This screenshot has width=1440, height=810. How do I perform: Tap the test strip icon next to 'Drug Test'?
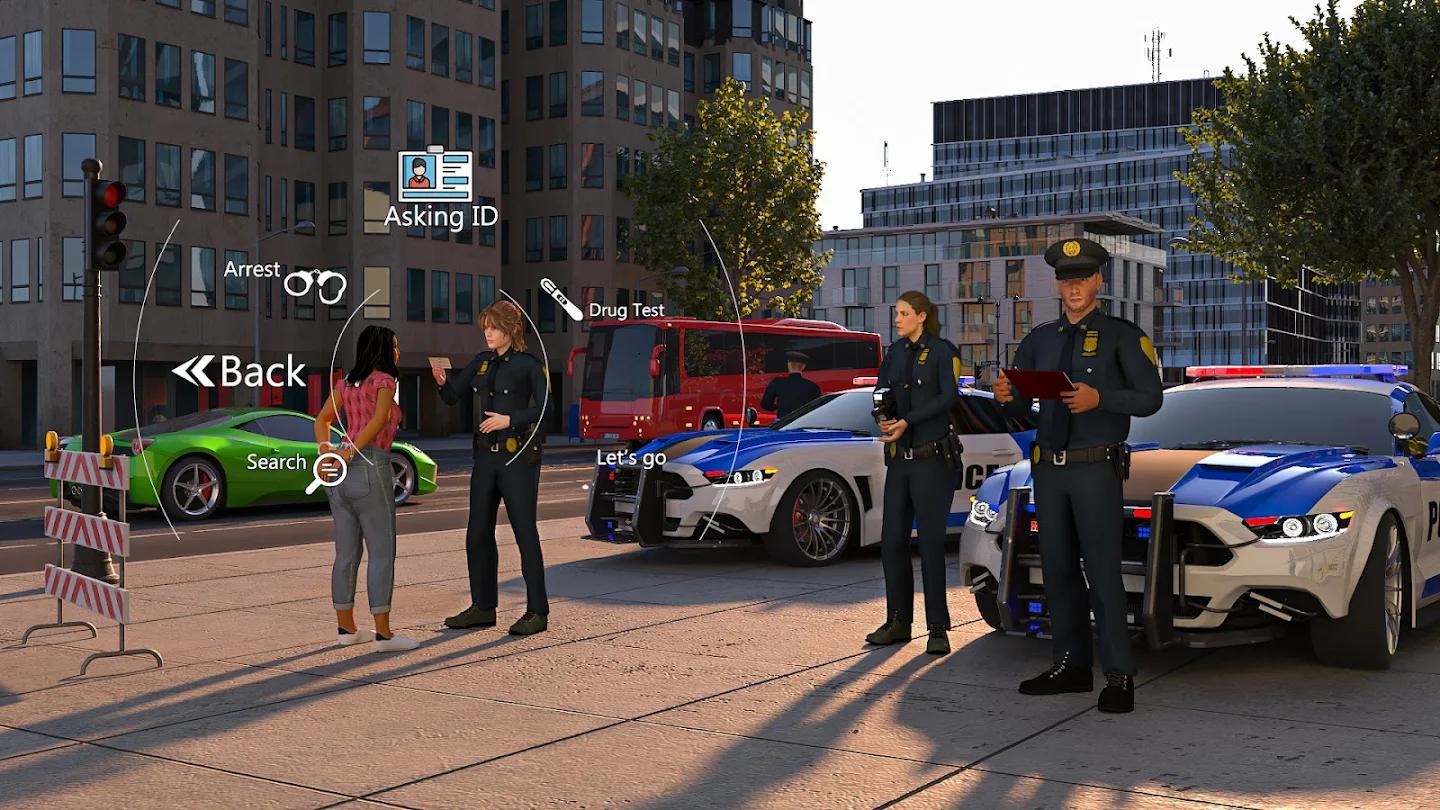tap(560, 299)
